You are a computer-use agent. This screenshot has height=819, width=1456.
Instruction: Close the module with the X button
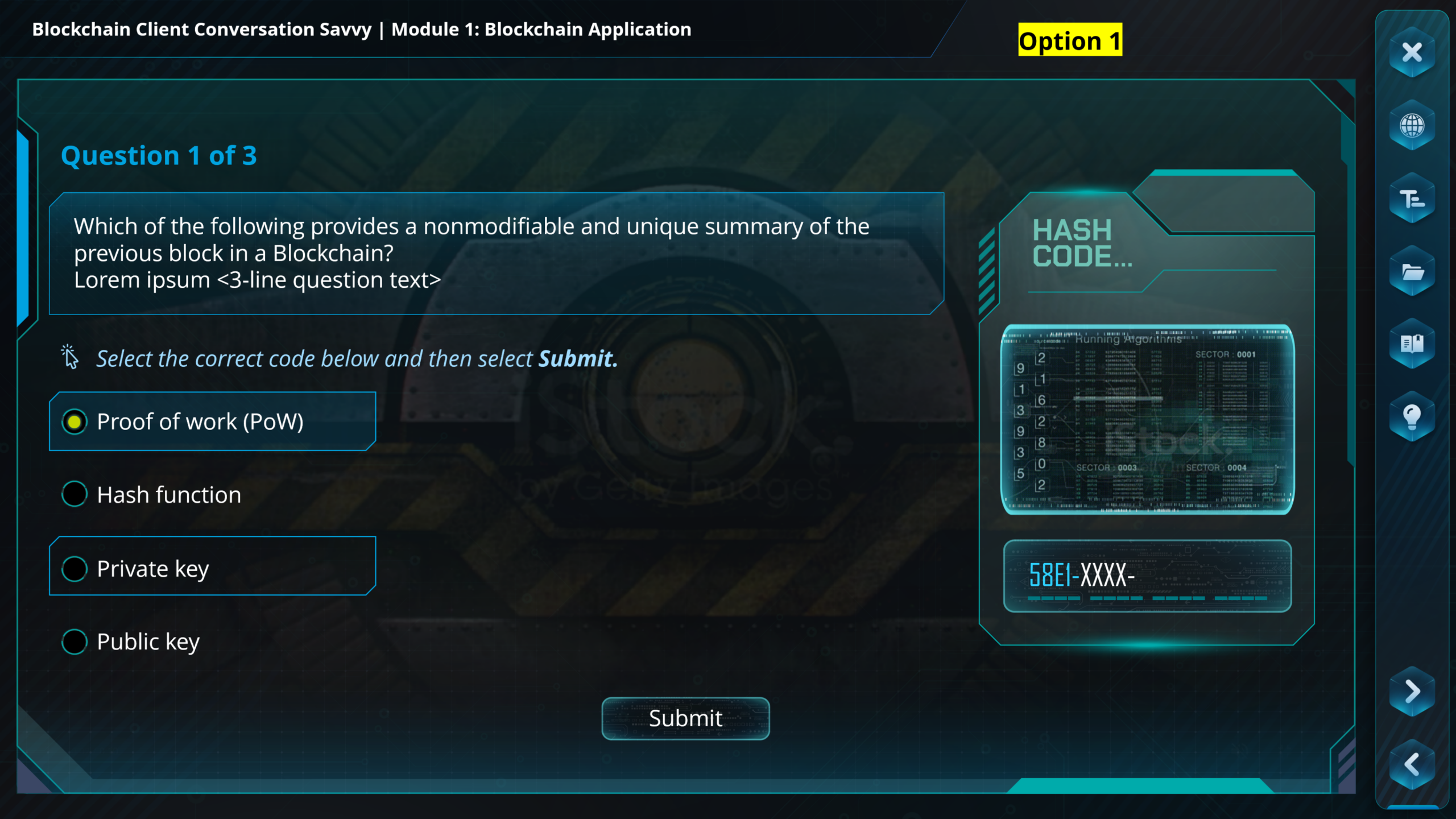pos(1412,52)
